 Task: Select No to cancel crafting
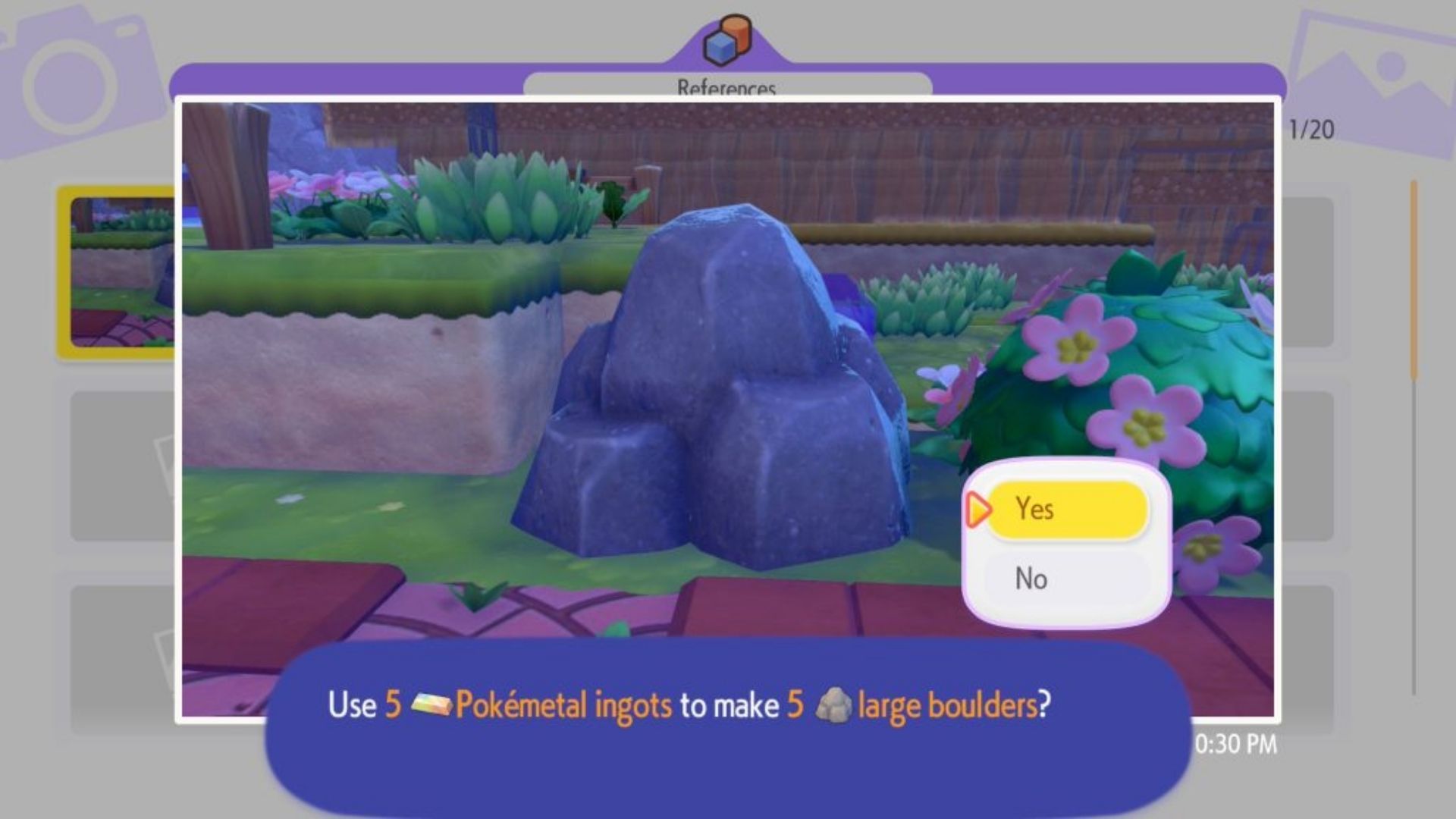(x=1067, y=579)
